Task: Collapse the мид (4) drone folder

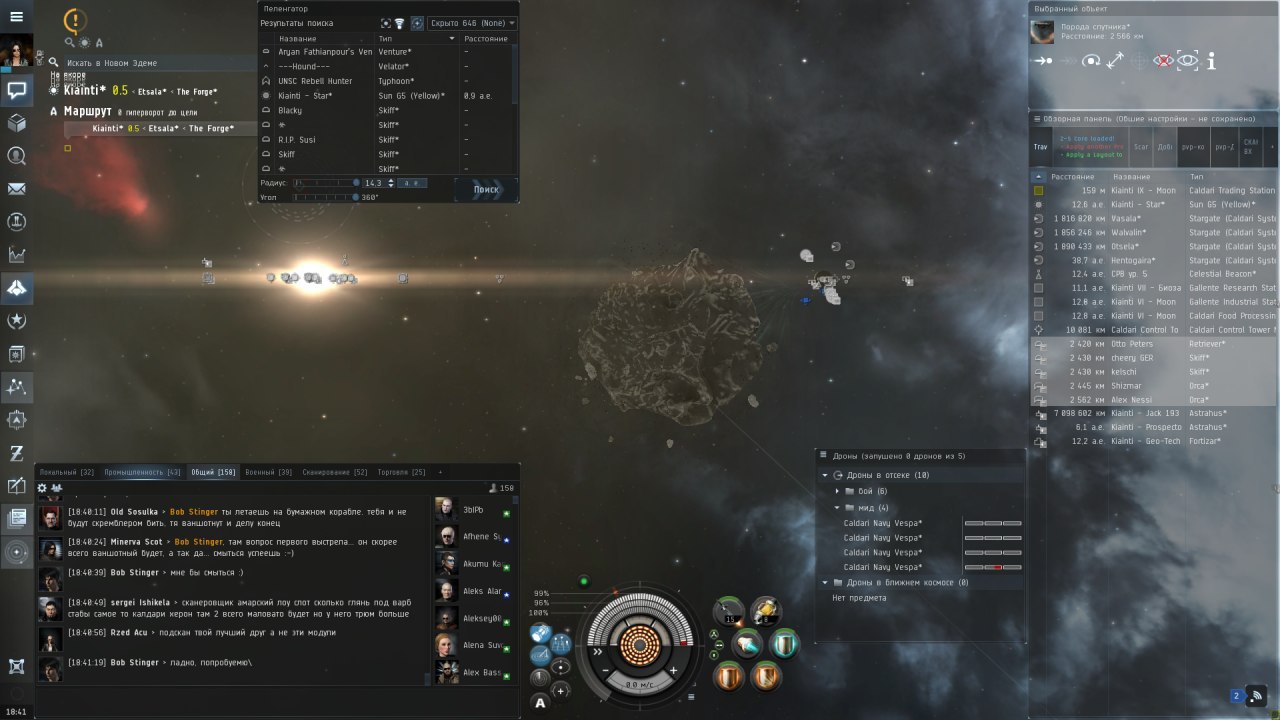Action: tap(838, 508)
